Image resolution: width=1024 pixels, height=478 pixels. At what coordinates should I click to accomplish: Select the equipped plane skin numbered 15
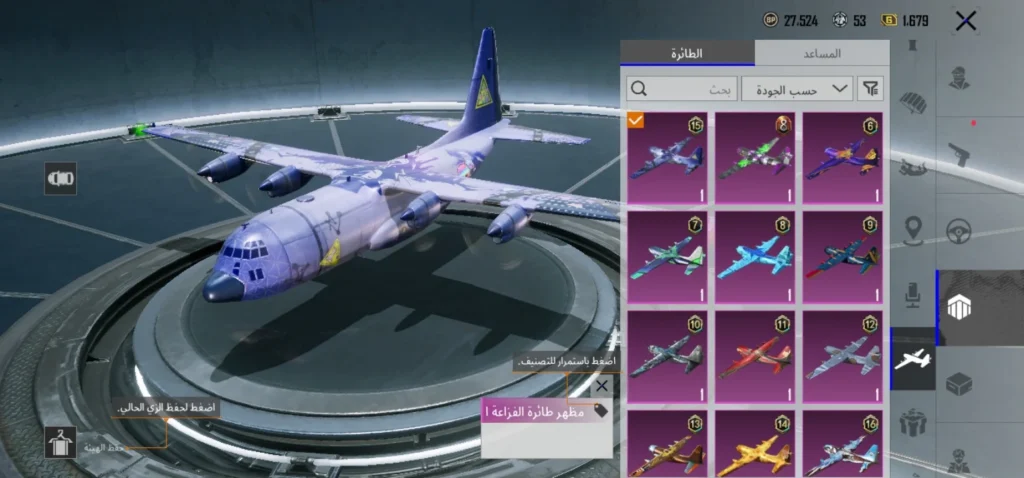tap(667, 159)
